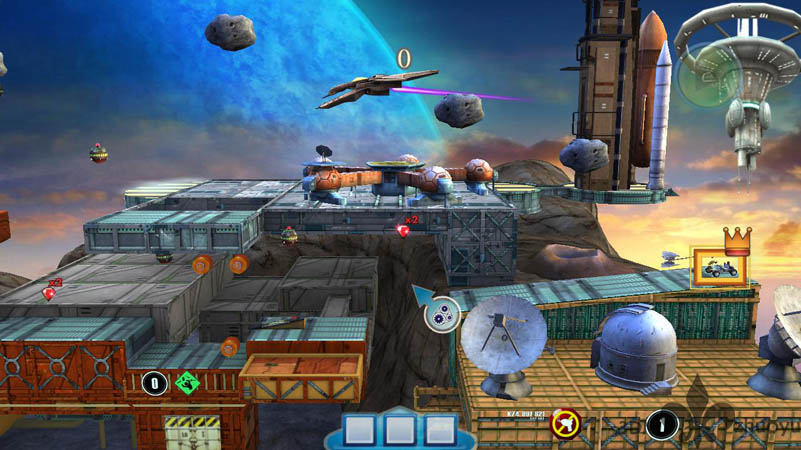Select the green diamond icon
Image resolution: width=801 pixels, height=450 pixels.
185,383
